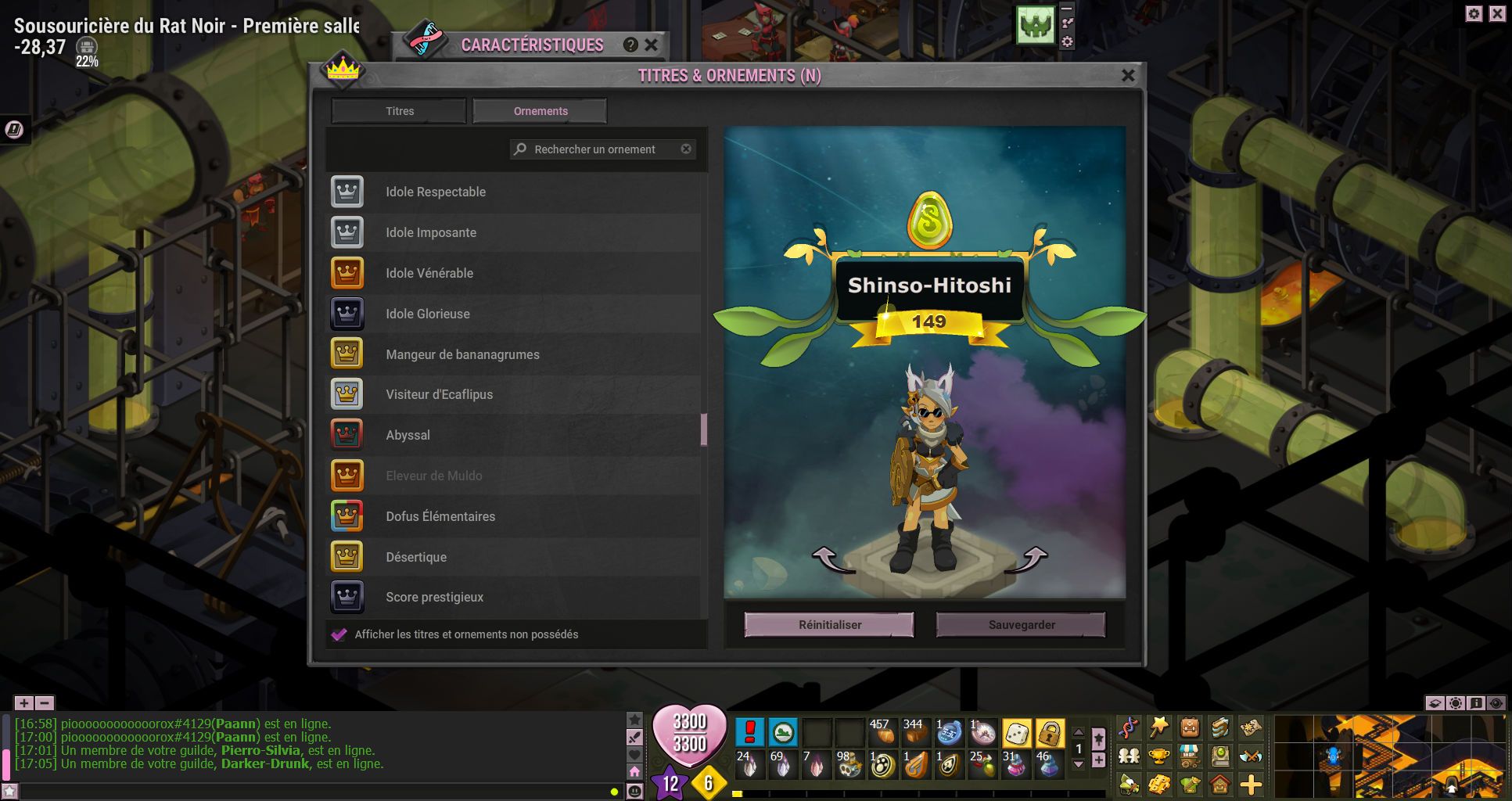1512x801 pixels.
Task: Select the crossed axes jobs icon
Action: tap(1252, 757)
